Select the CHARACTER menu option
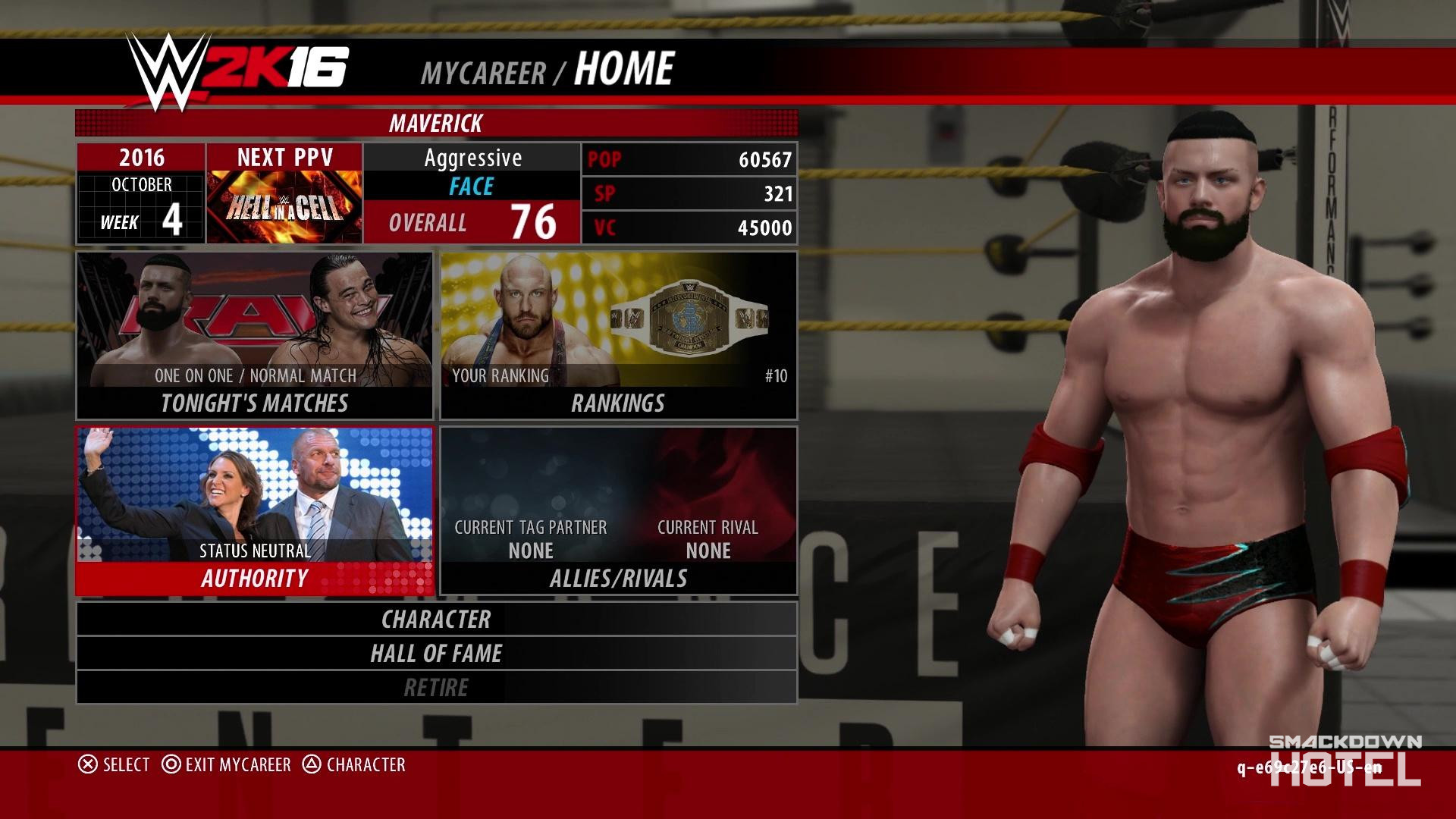 pos(437,620)
